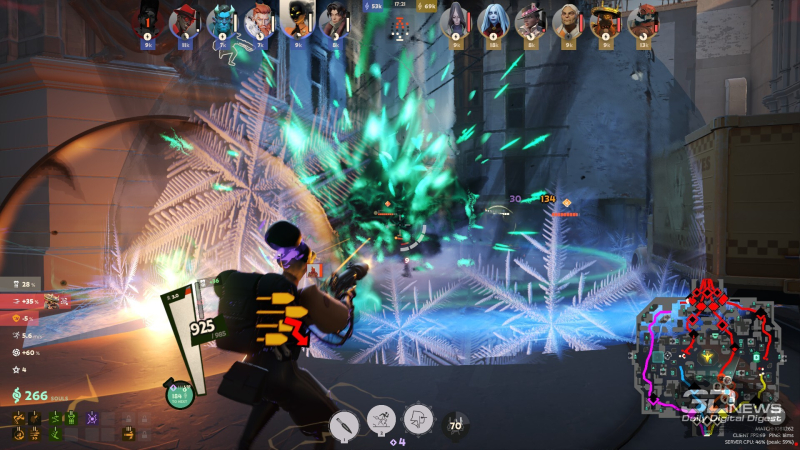This screenshot has width=800, height=450.
Task: Click the purple item in the inventory
Action: tap(92, 416)
